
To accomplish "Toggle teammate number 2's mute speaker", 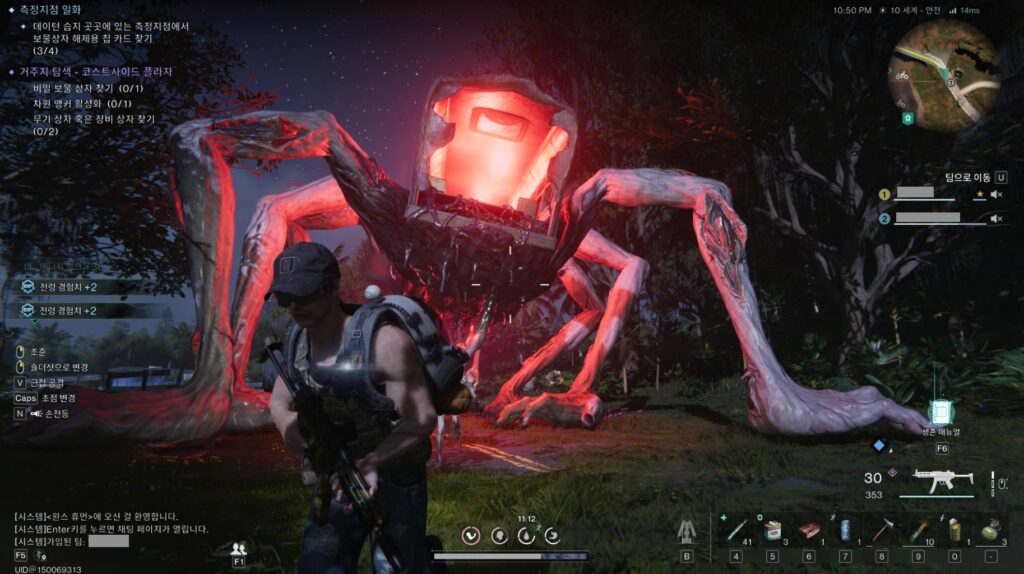I will (996, 218).
